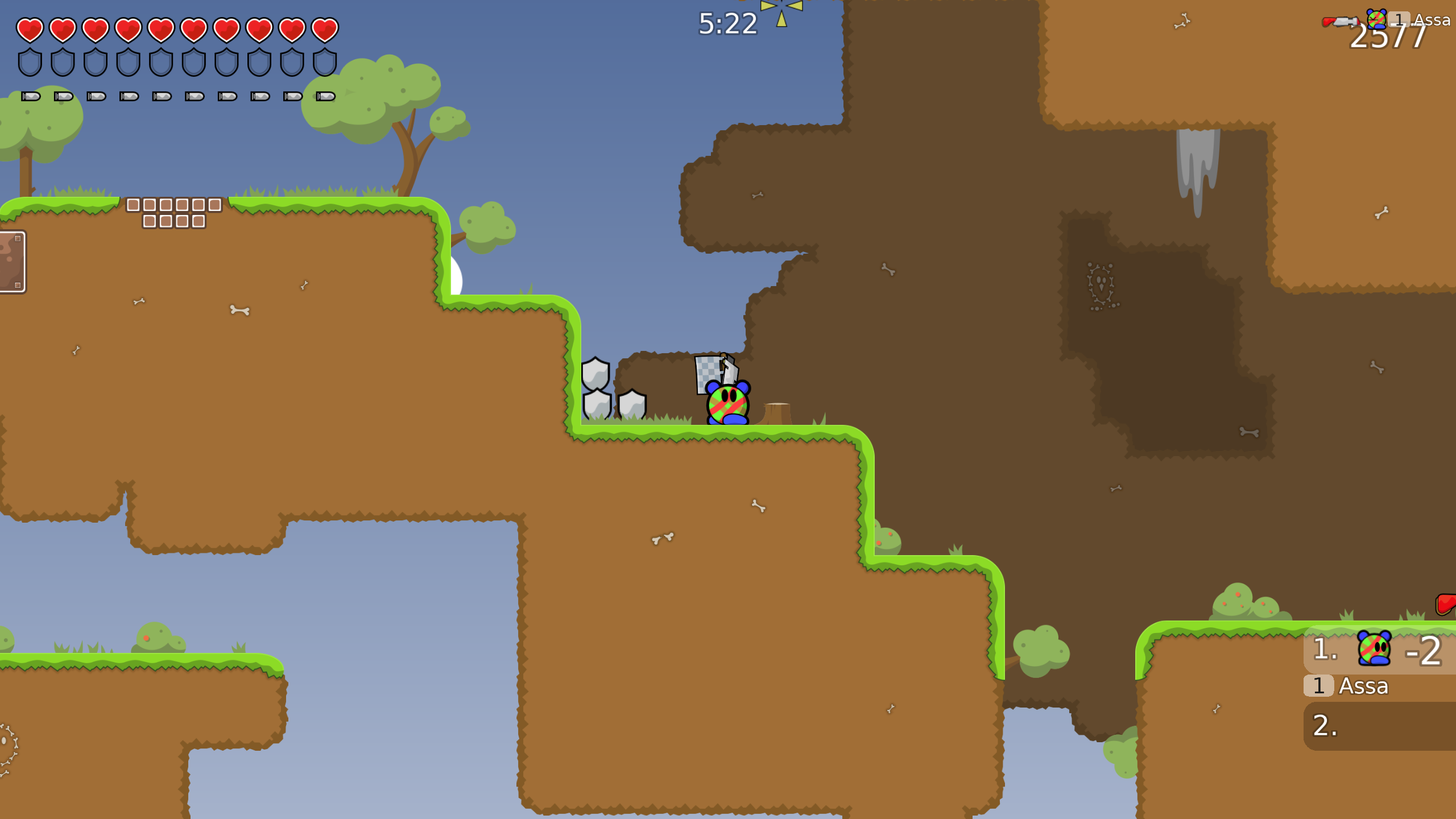
Task: Click the match timer showing 5:22
Action: pyautogui.click(x=727, y=23)
